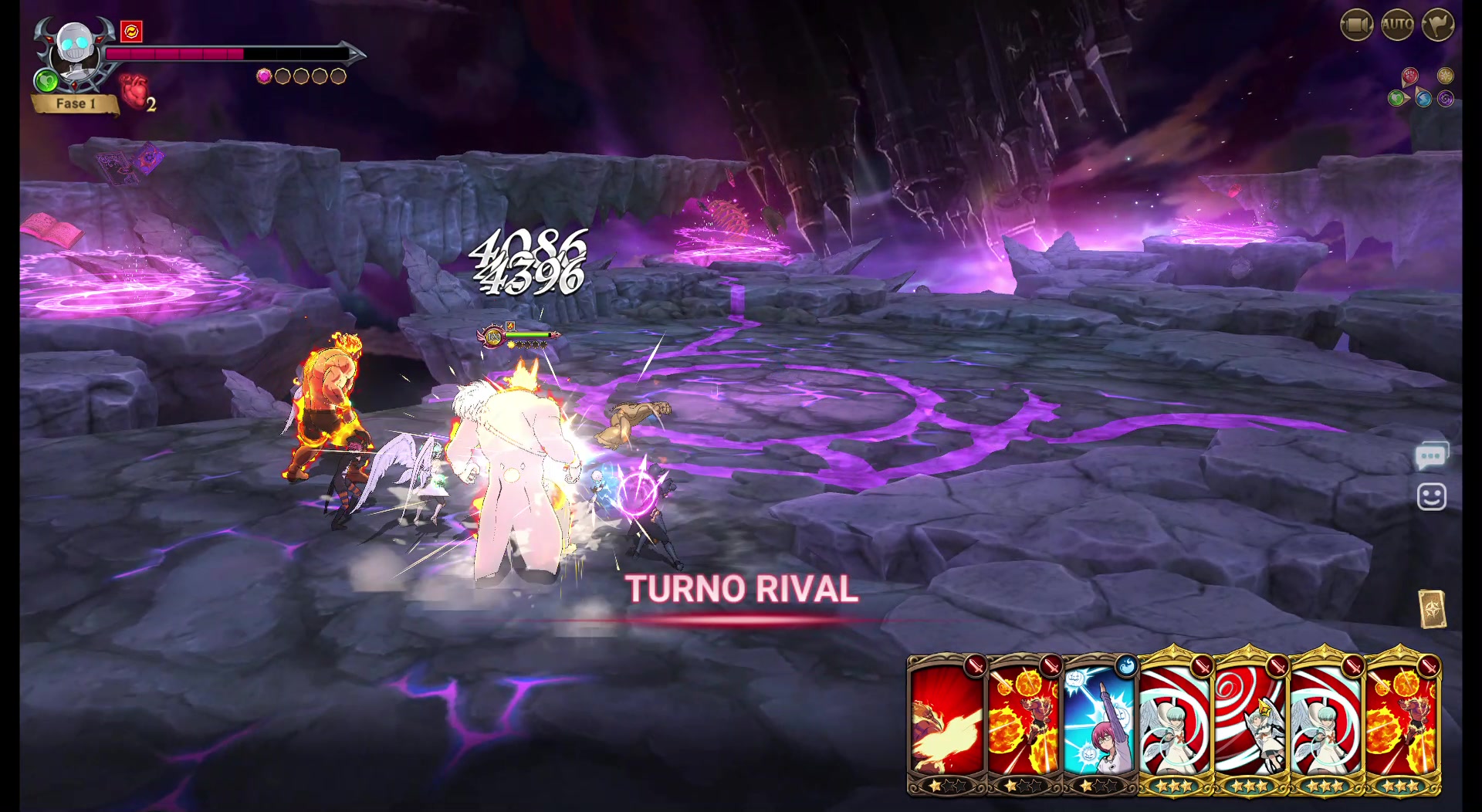Screen dimensions: 1482x812
Task: Tap the flag icon to retreat from battle
Action: [1437, 25]
